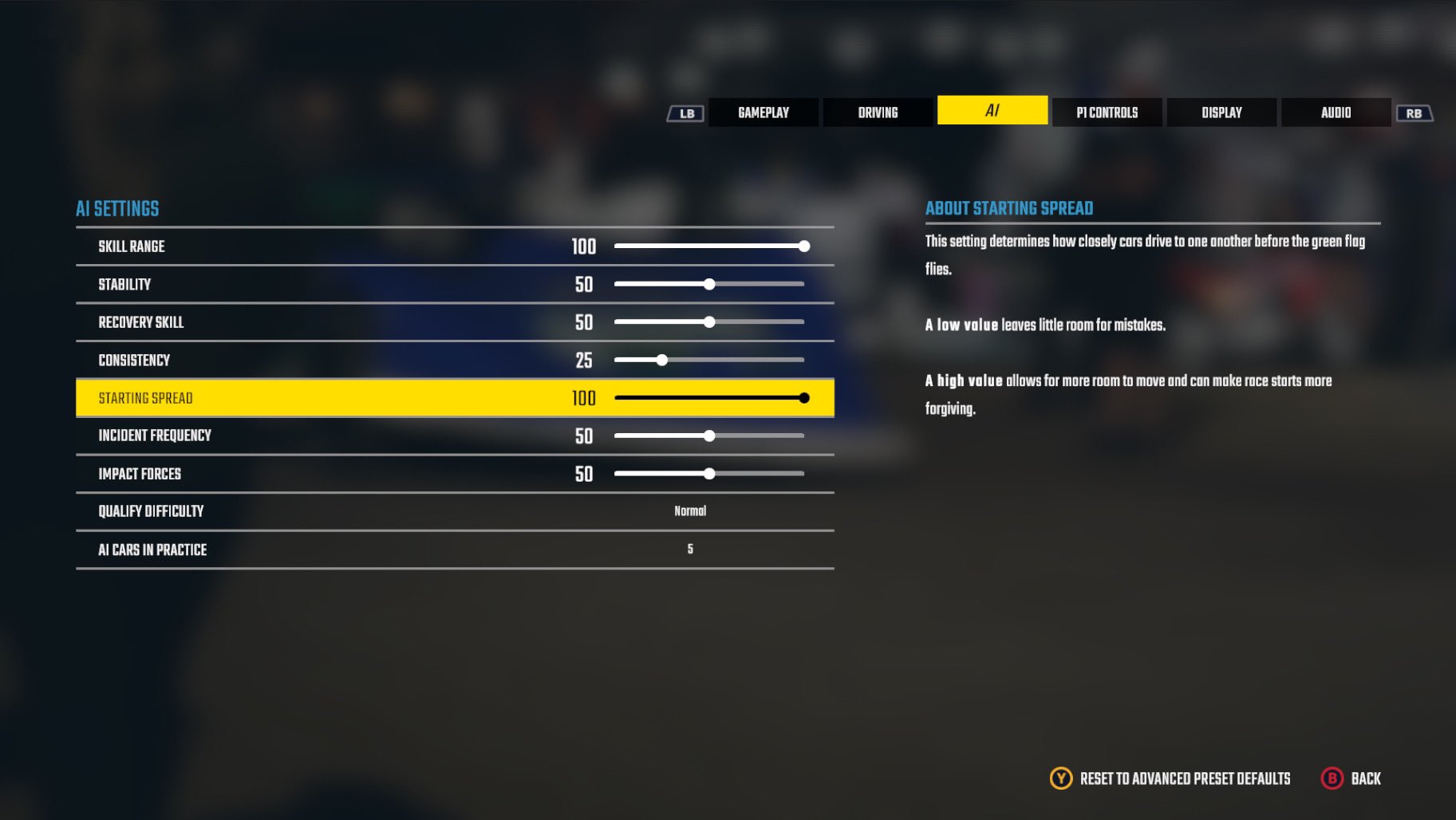1456x820 pixels.
Task: Click the LB shoulder button icon
Action: 685,112
